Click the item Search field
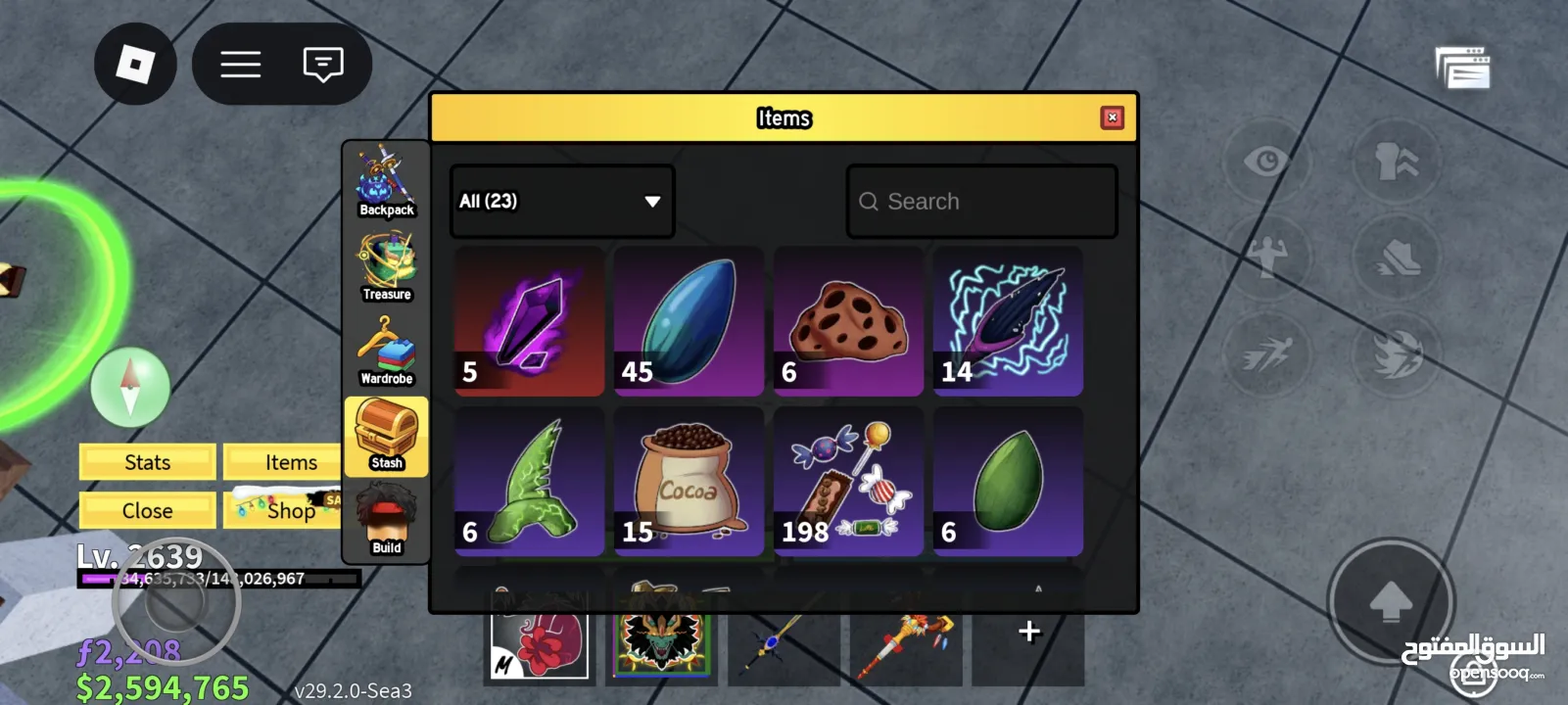Image resolution: width=1568 pixels, height=705 pixels. [x=981, y=202]
